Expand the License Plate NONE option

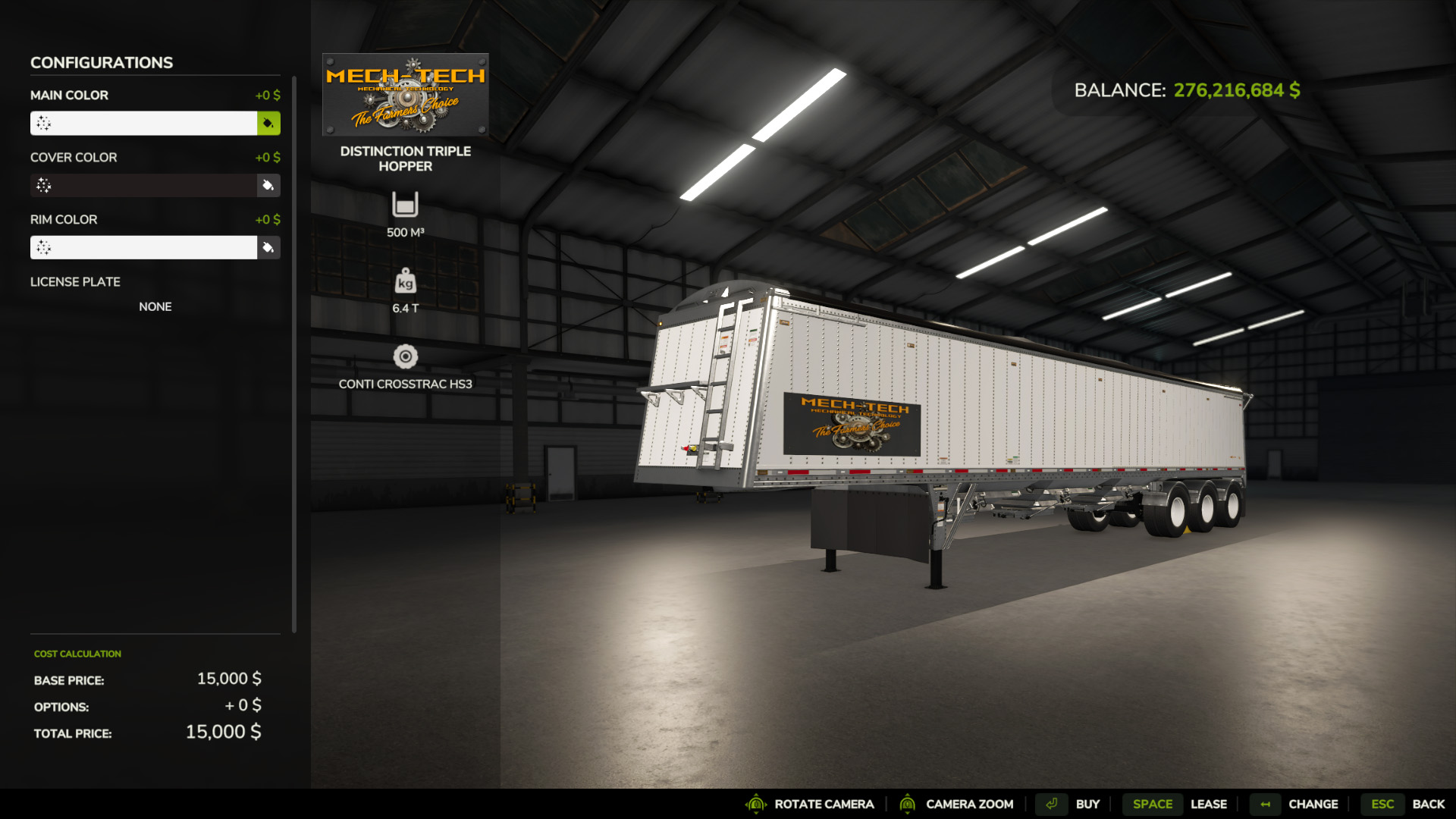(x=155, y=306)
